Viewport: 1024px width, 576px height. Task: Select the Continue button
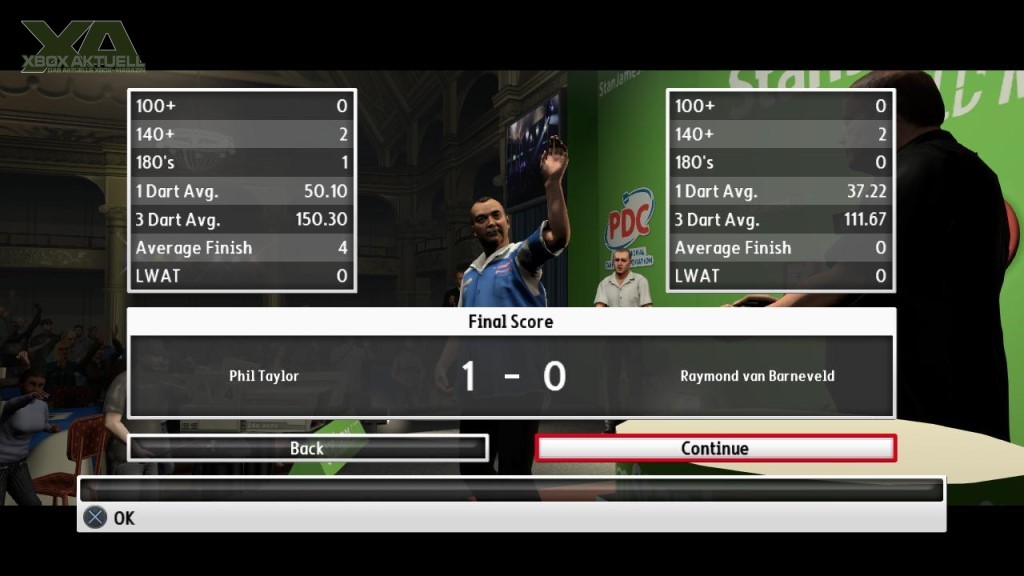click(x=715, y=448)
